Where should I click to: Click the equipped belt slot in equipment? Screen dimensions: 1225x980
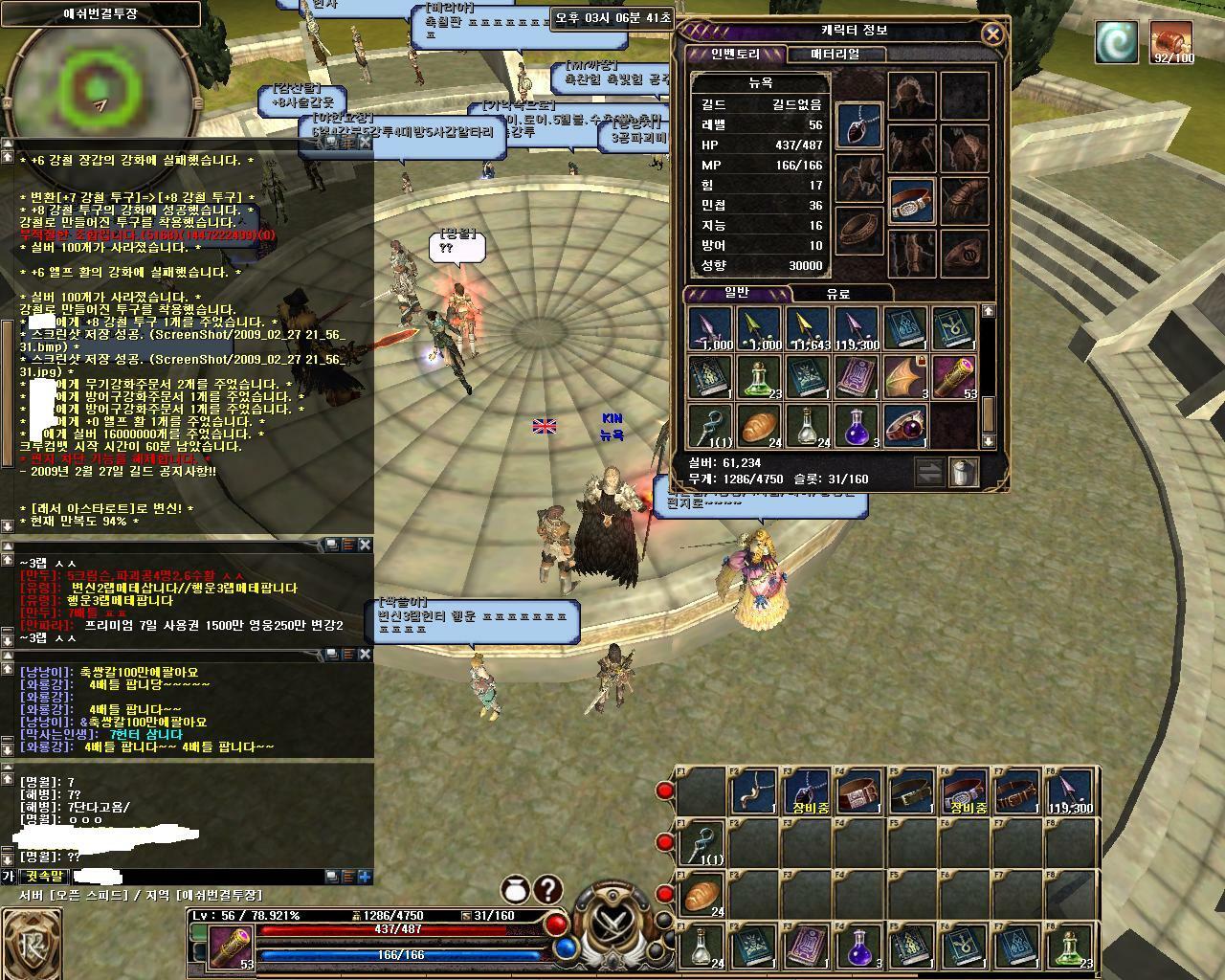tap(910, 202)
